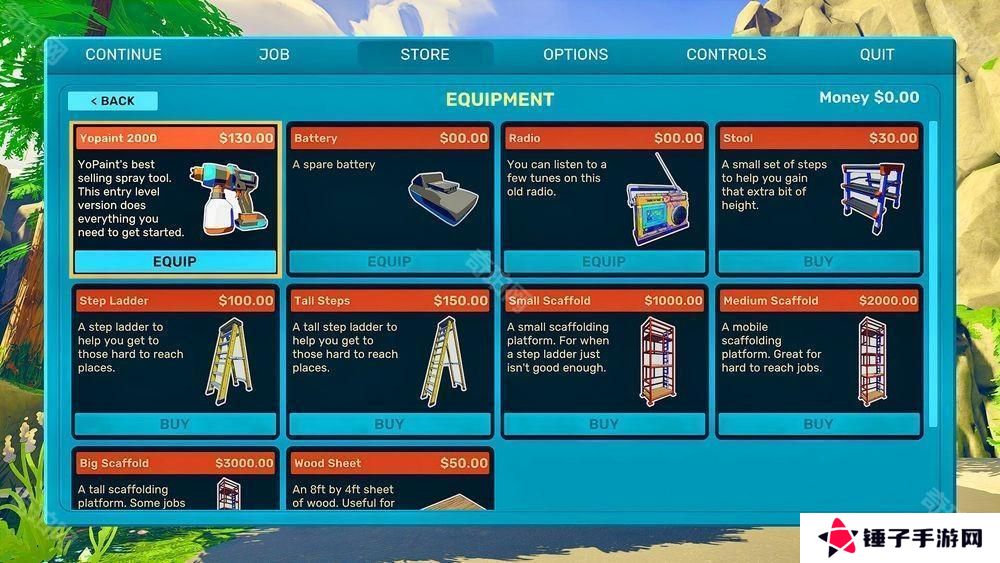Purchase the Medium Scaffold
The image size is (1000, 563).
pyautogui.click(x=818, y=424)
